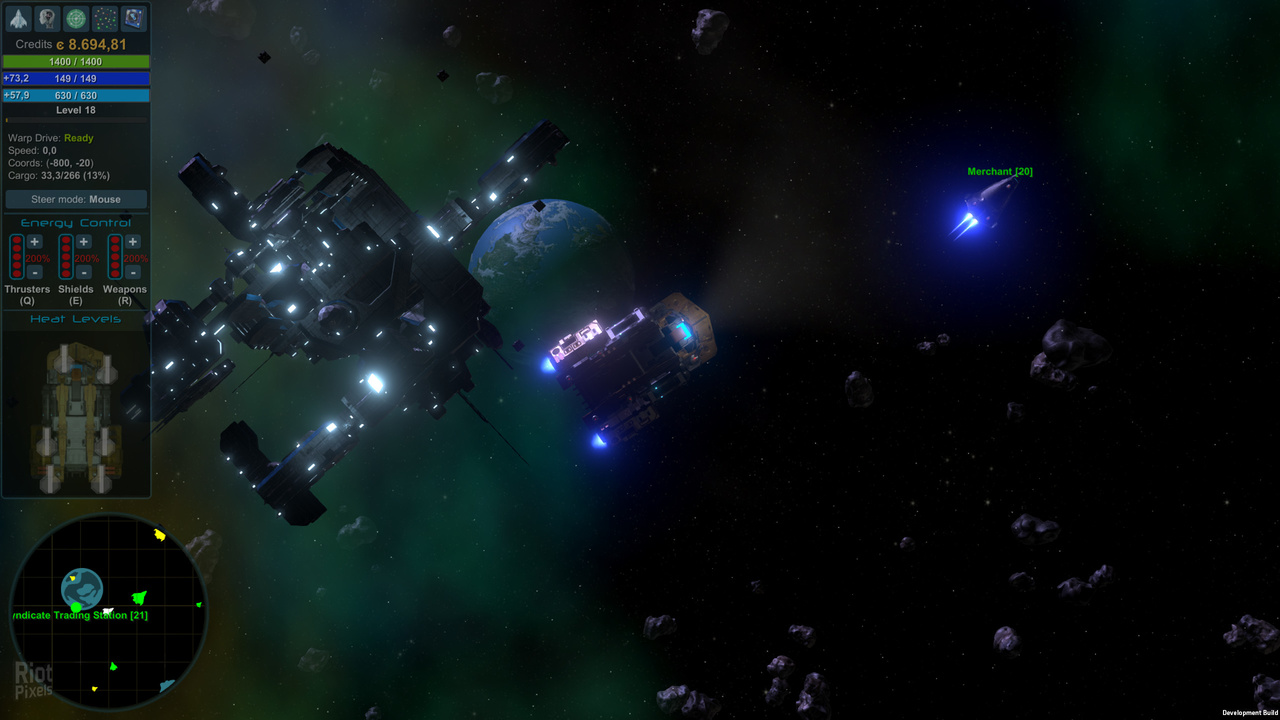Increase Weapons energy with plus button
The height and width of the screenshot is (720, 1280).
click(133, 242)
